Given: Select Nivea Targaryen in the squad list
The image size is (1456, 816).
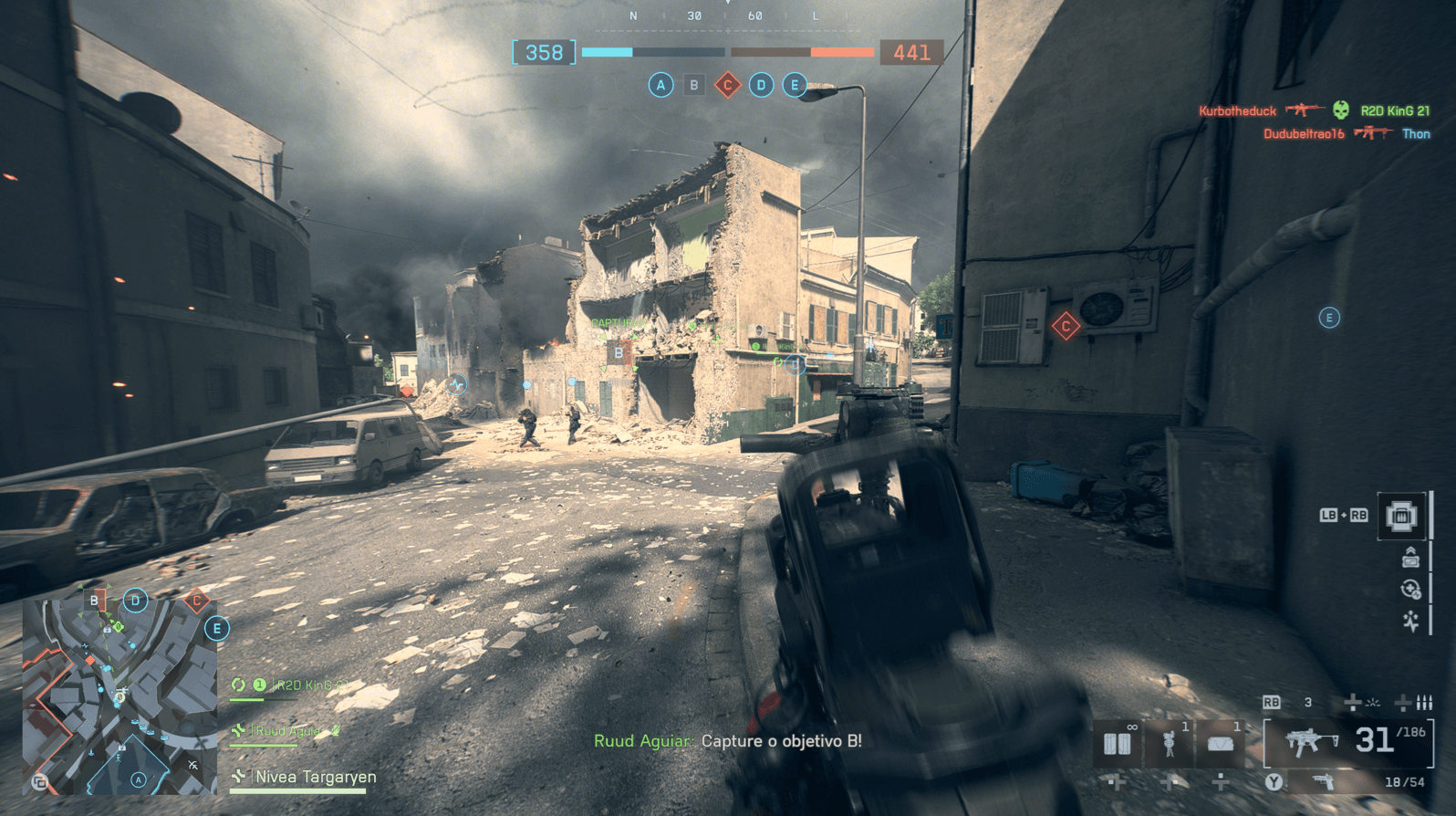Looking at the screenshot, I should tap(315, 778).
